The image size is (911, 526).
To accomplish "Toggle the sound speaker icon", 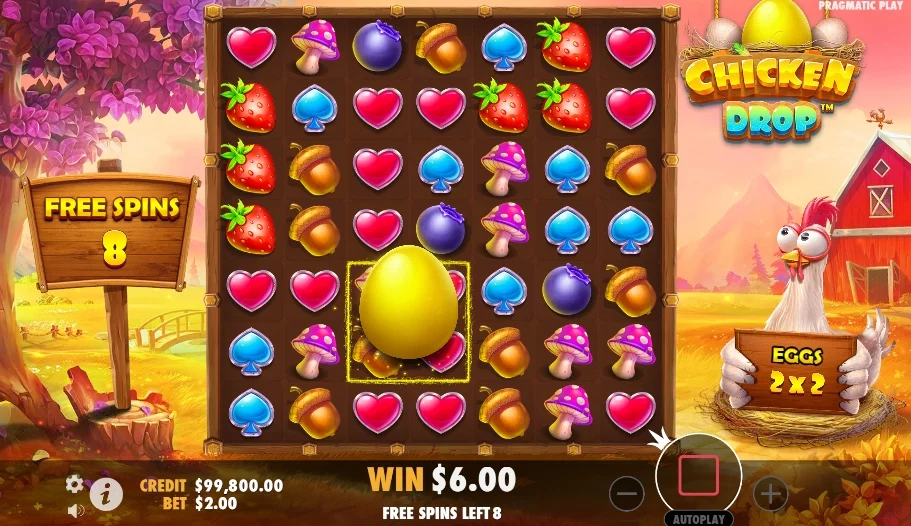I will pos(74,509).
